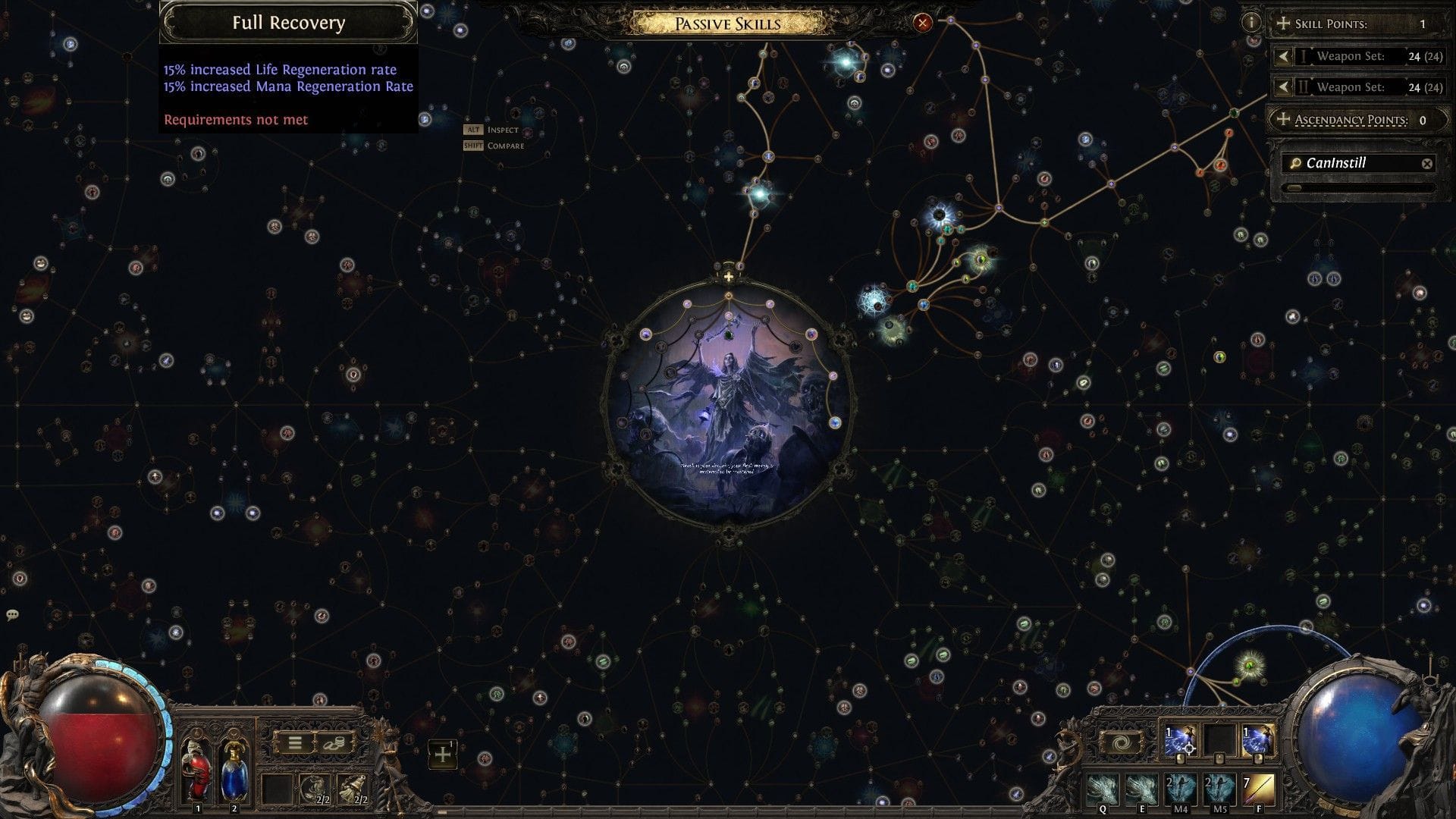Click the Ascendancy Points plus icon
Screen dimensions: 1456x819
point(1284,119)
